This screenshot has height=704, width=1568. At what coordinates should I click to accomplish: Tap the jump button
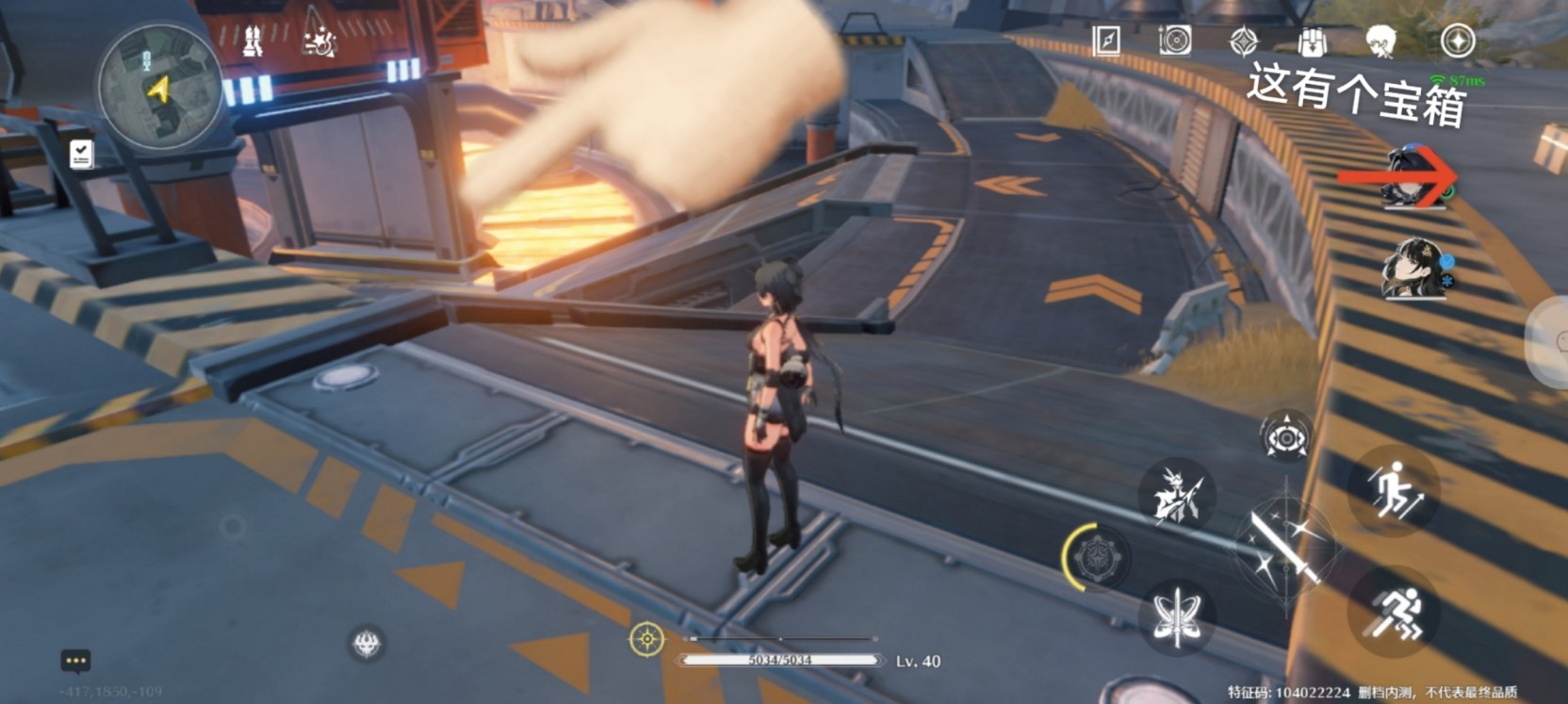(1395, 490)
